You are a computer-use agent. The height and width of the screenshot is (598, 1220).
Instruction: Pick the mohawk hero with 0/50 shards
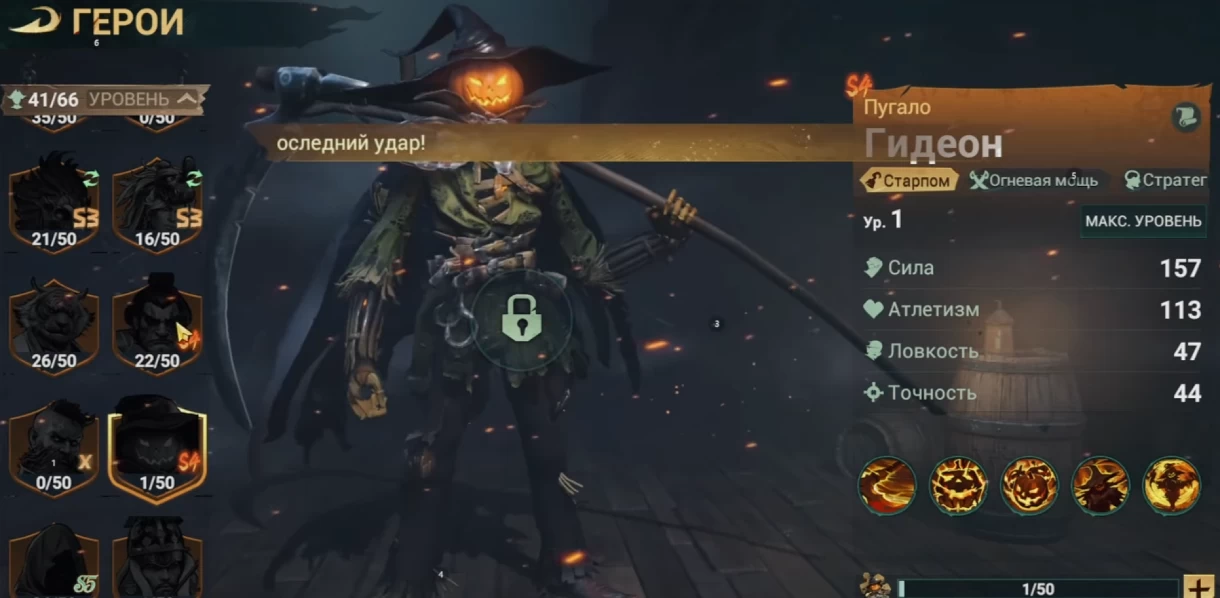click(54, 447)
